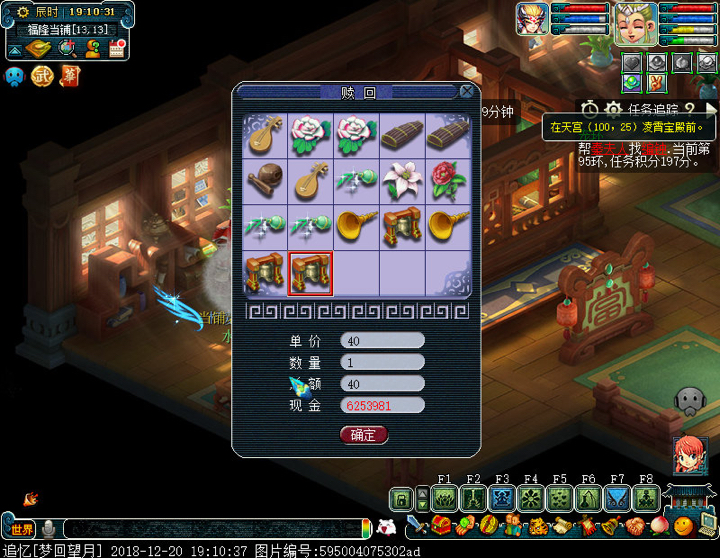The height and width of the screenshot is (558, 720).
Task: Click the blue headset mascot icon
Action: click(x=15, y=76)
